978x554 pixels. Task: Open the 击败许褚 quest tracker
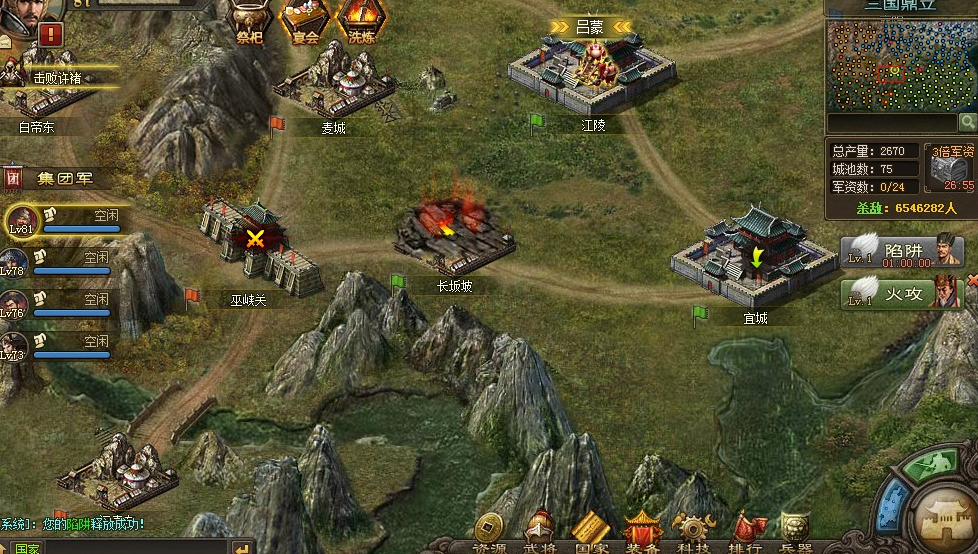pyautogui.click(x=56, y=78)
